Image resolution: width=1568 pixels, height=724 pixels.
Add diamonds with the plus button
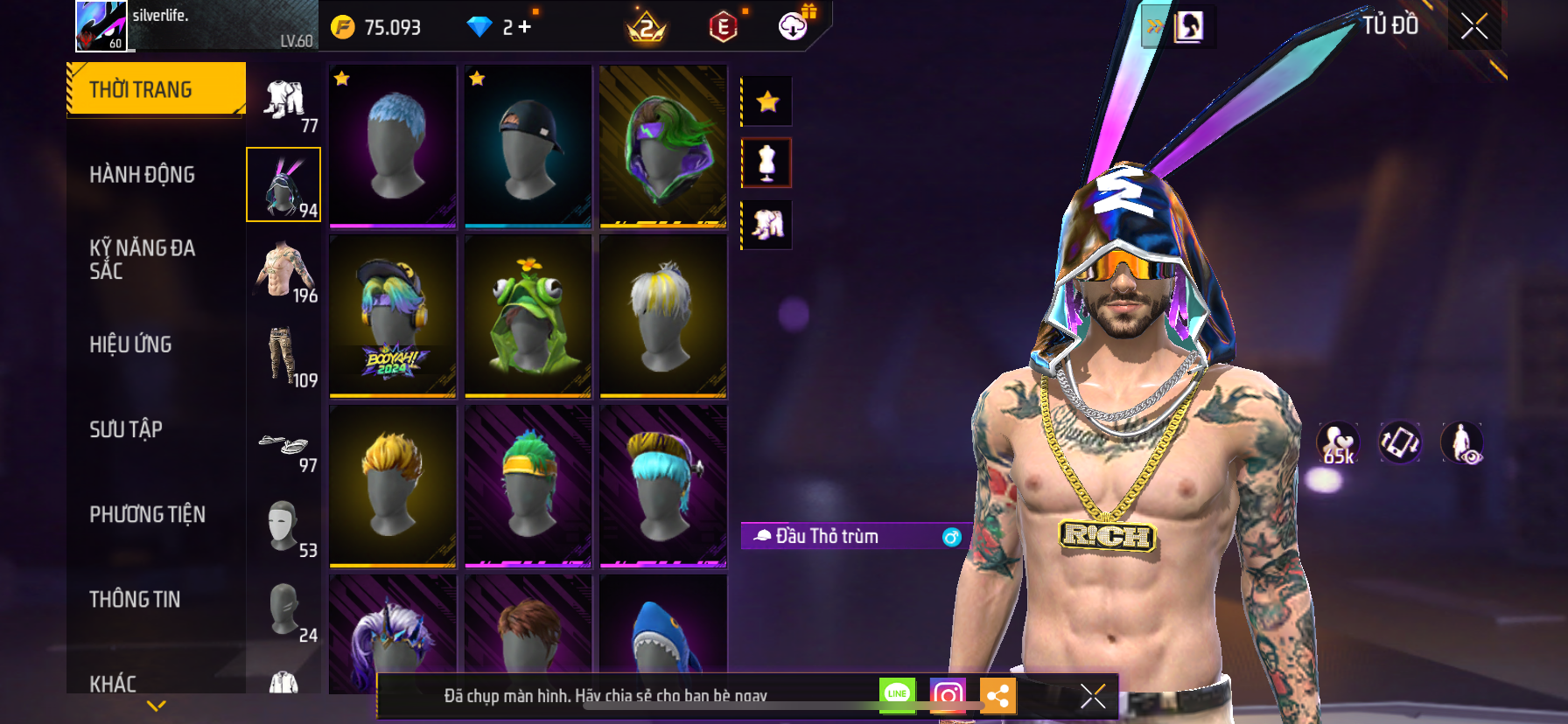pyautogui.click(x=524, y=27)
